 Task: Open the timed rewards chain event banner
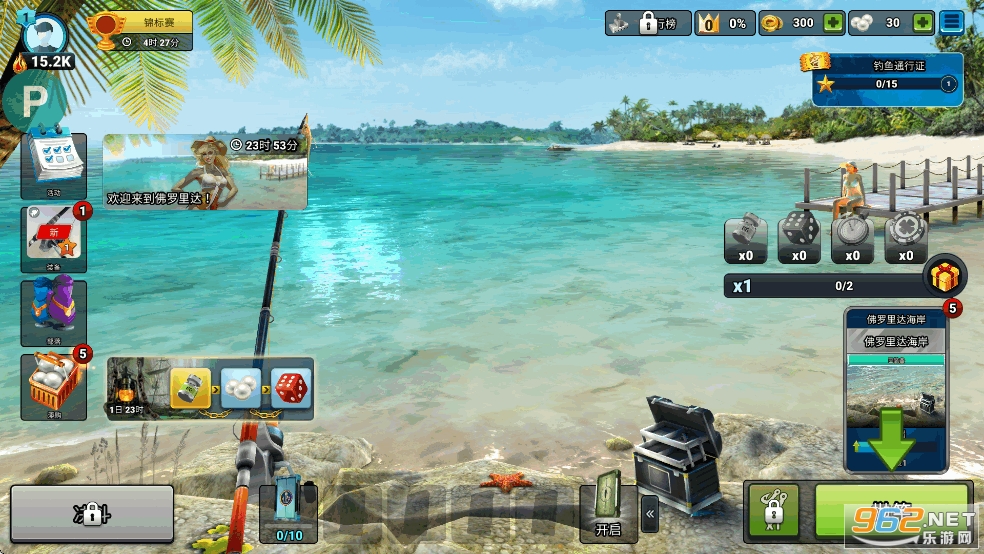click(210, 389)
